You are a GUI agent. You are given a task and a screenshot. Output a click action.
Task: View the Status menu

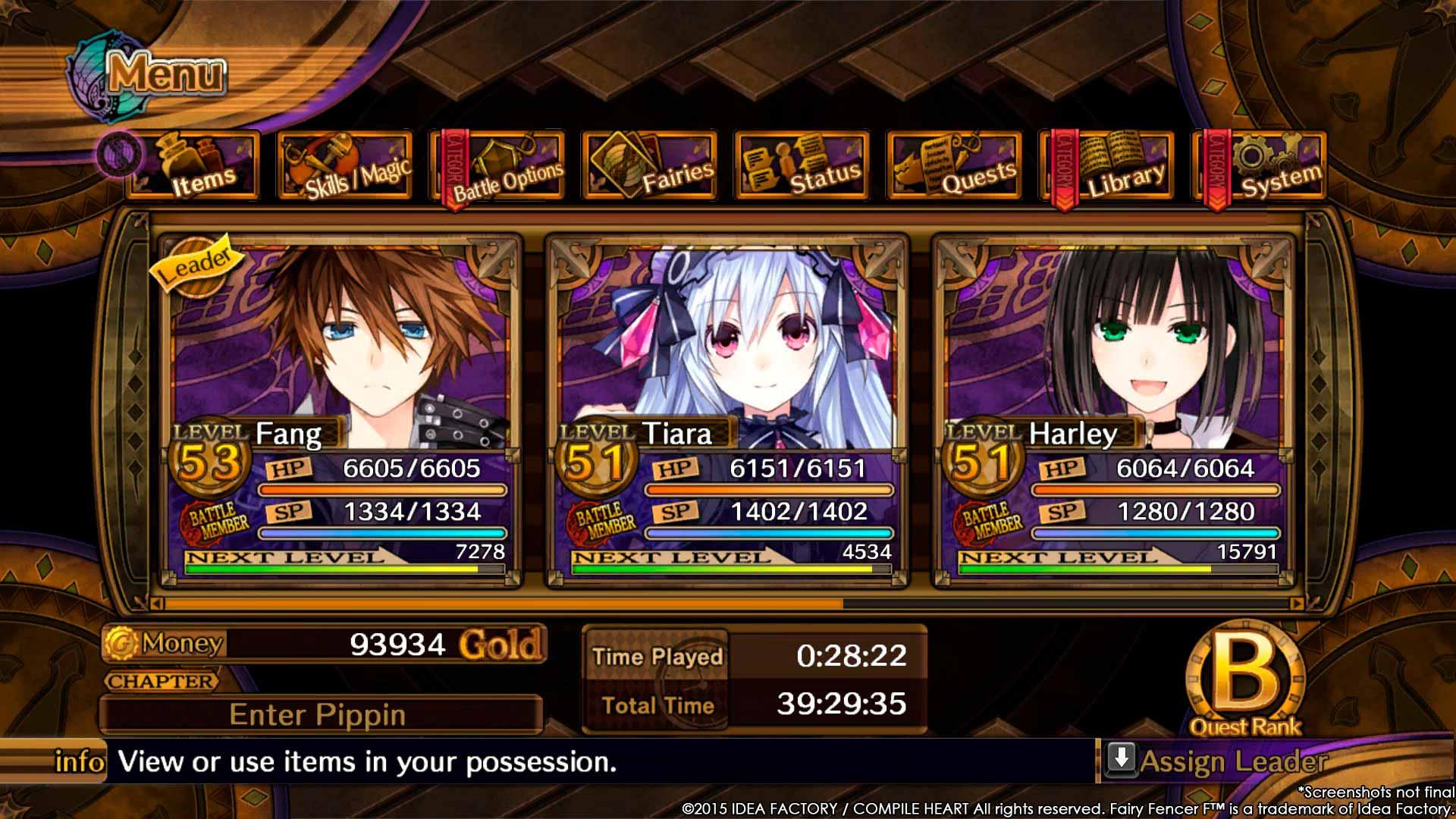point(803,167)
